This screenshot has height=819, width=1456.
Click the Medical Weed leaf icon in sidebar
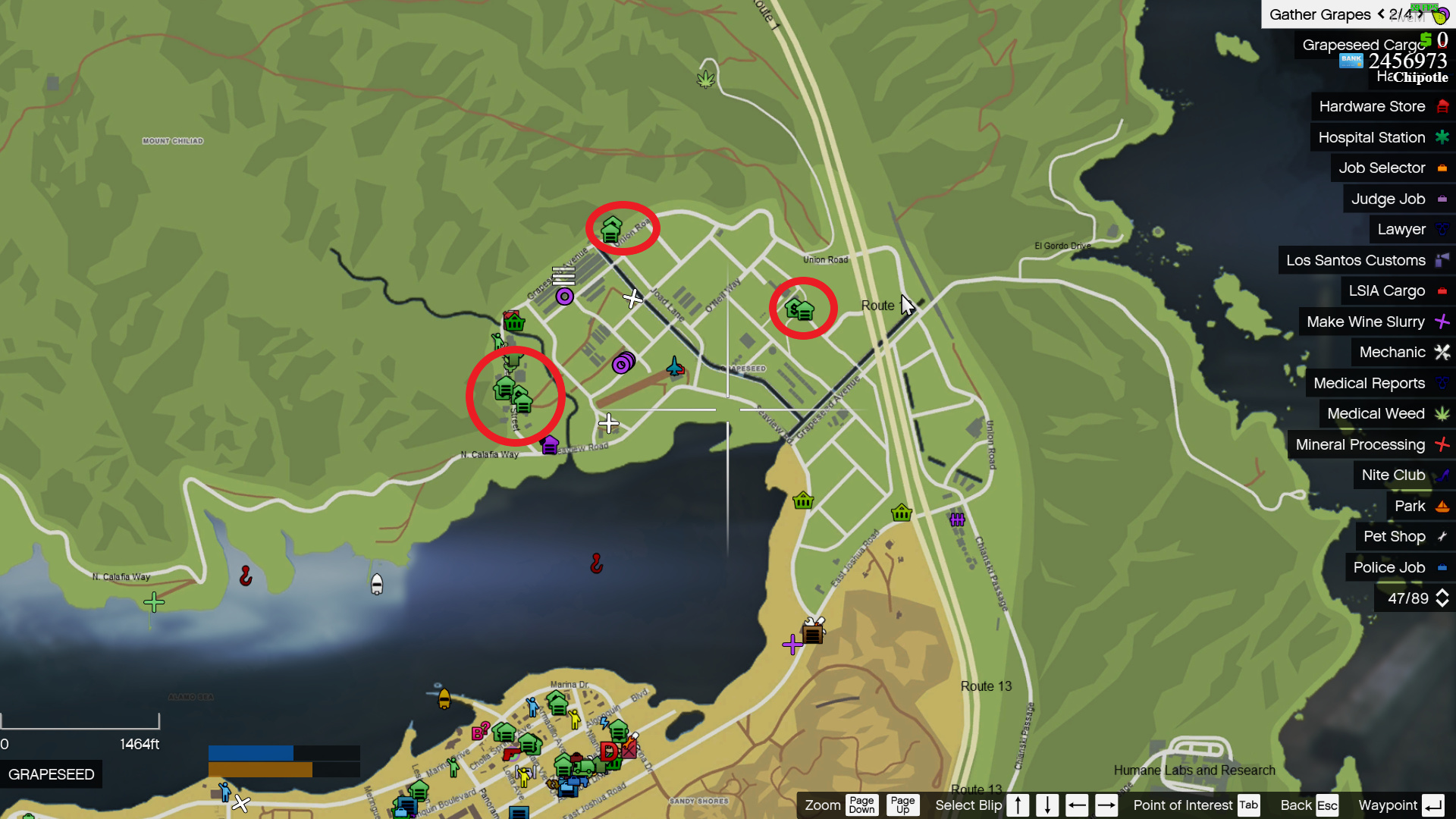click(1443, 414)
